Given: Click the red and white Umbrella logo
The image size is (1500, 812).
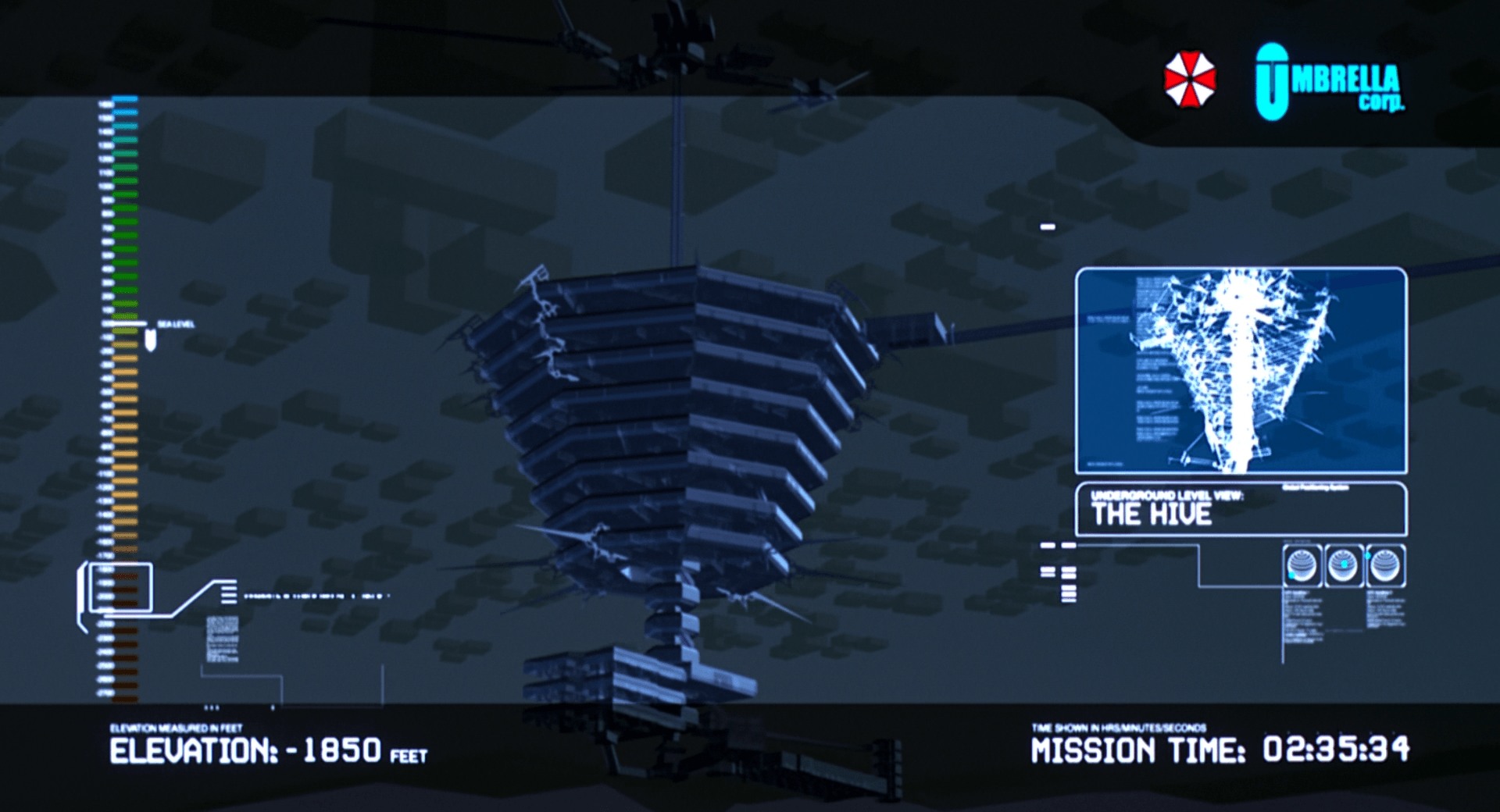Looking at the screenshot, I should tap(1190, 80).
